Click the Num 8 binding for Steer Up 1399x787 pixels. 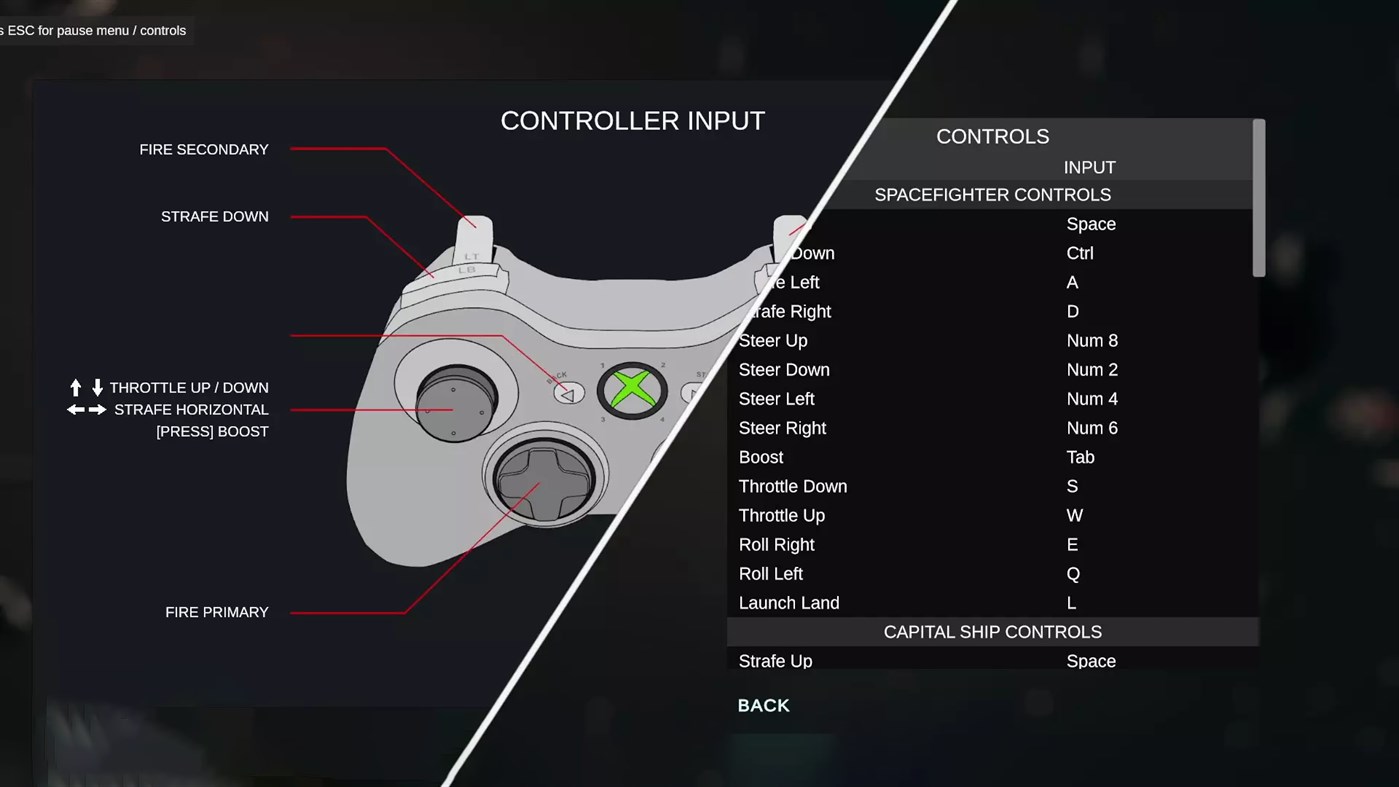pyautogui.click(x=1092, y=340)
